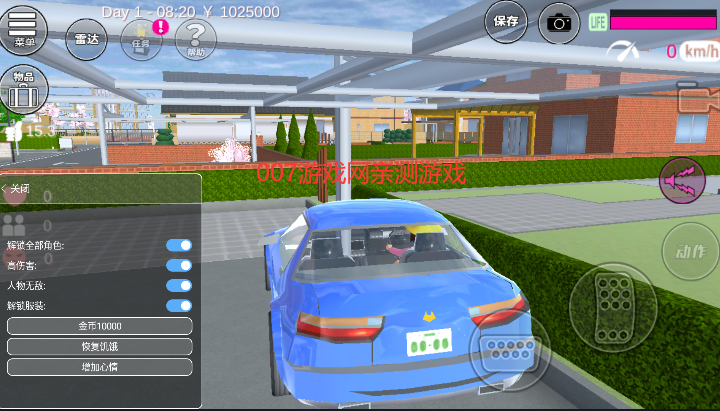Toggle the 高伤害 high damage switch

point(178,265)
